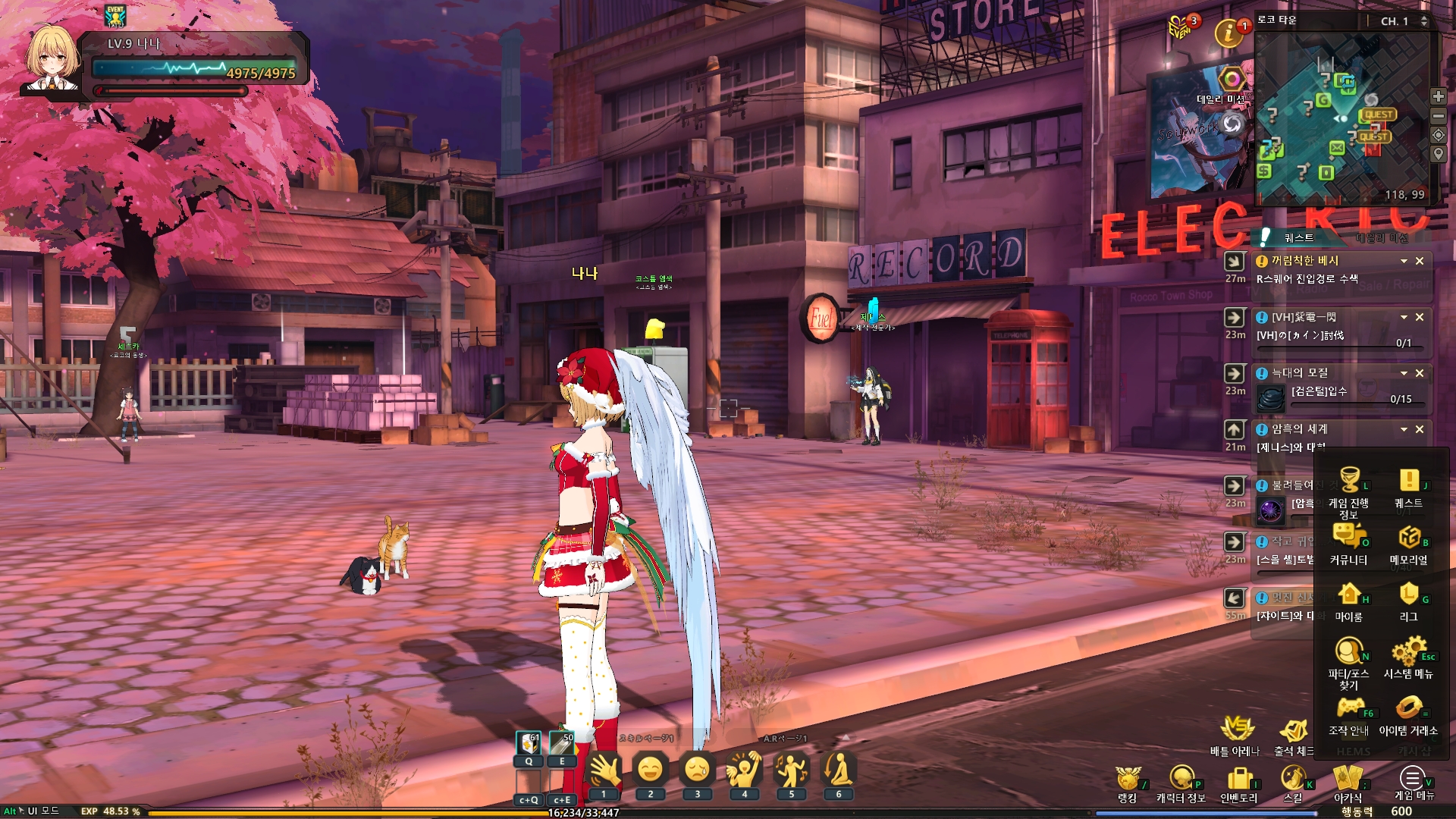This screenshot has height=819, width=1456.
Task: Select the 퀘스트 tab above the quest list
Action: (1300, 237)
